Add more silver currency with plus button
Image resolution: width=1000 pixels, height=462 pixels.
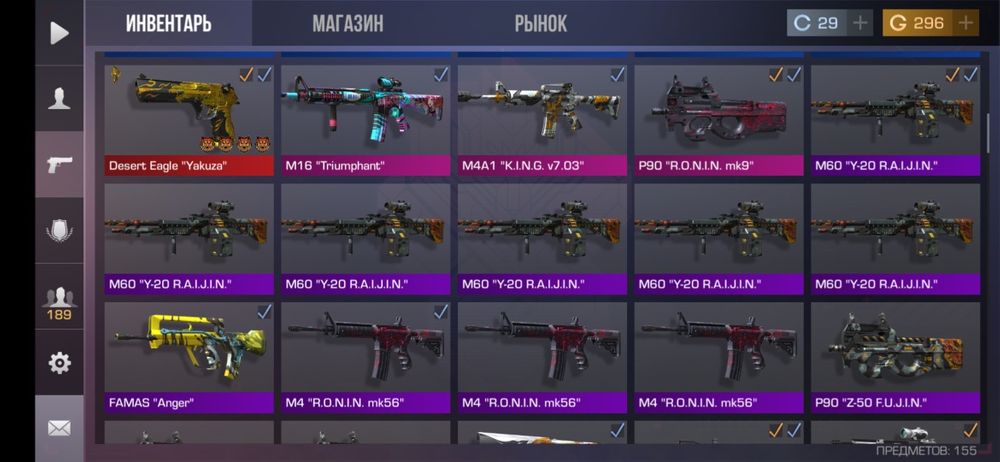[861, 23]
